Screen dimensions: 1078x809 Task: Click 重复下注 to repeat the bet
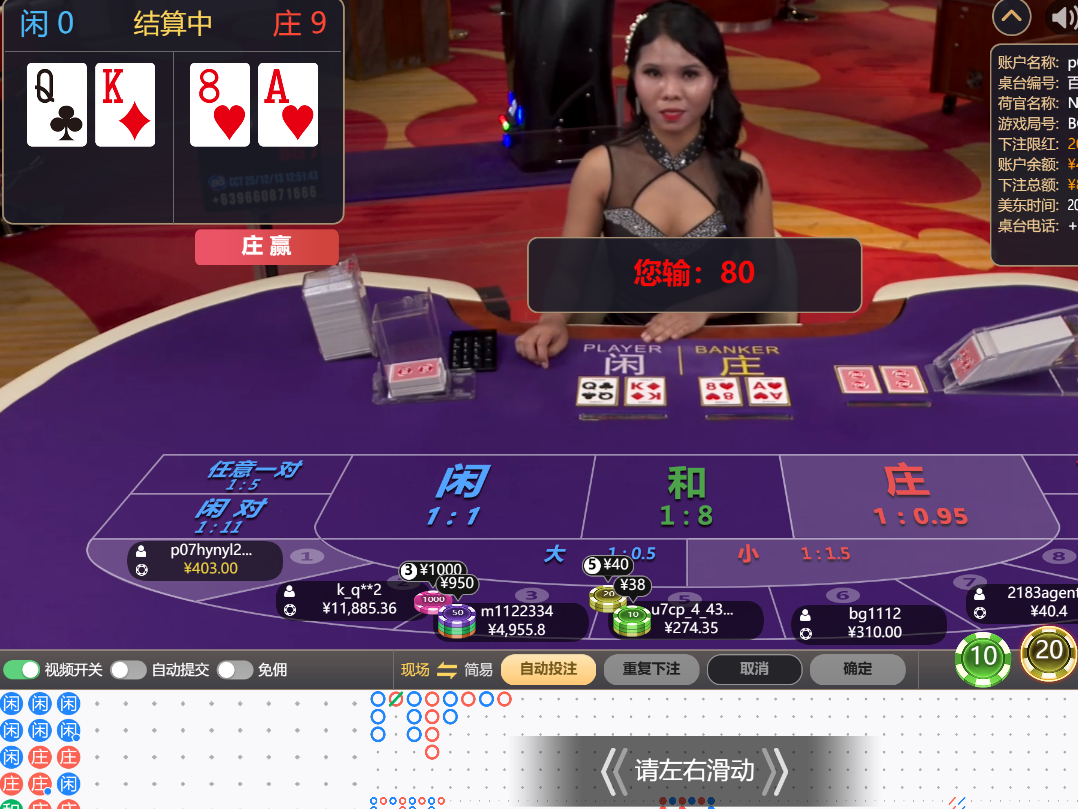click(651, 669)
